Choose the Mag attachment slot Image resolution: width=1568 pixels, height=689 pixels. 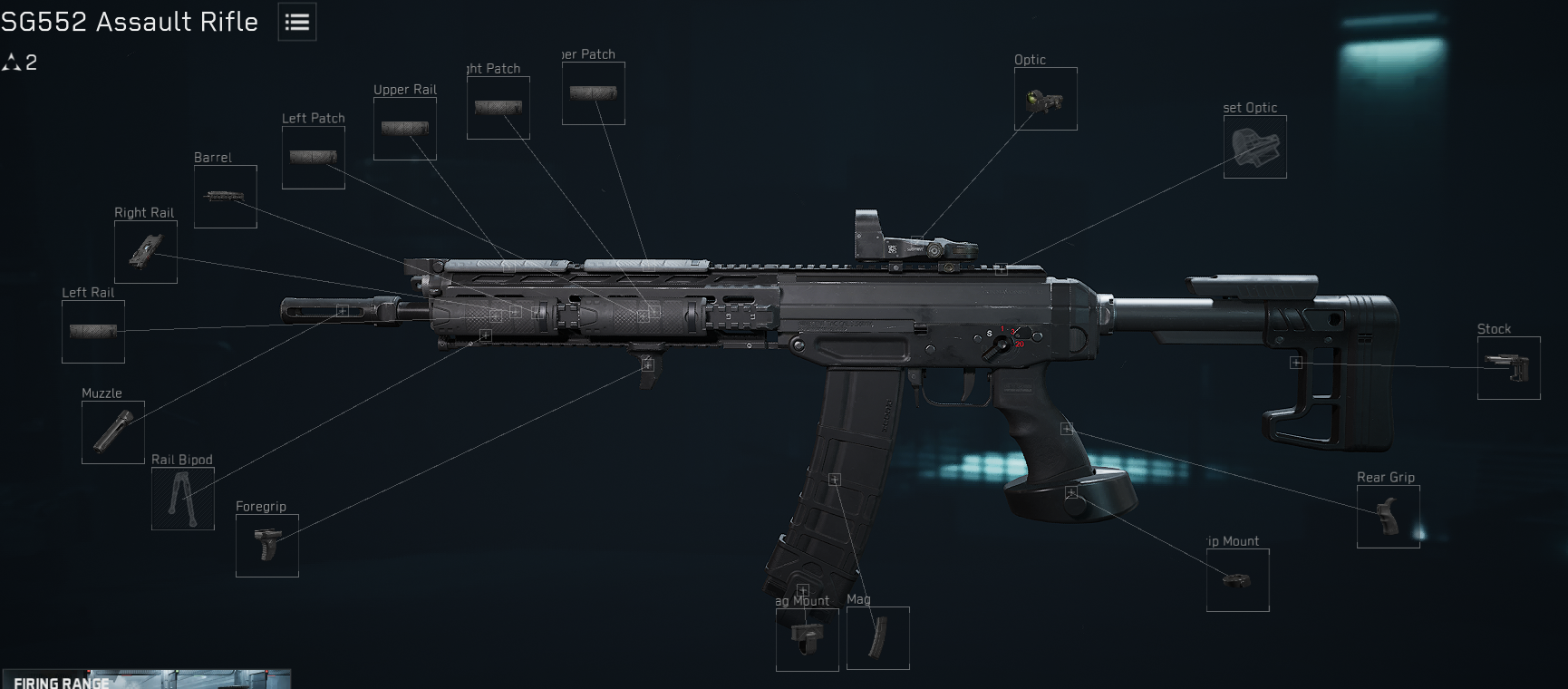click(878, 638)
